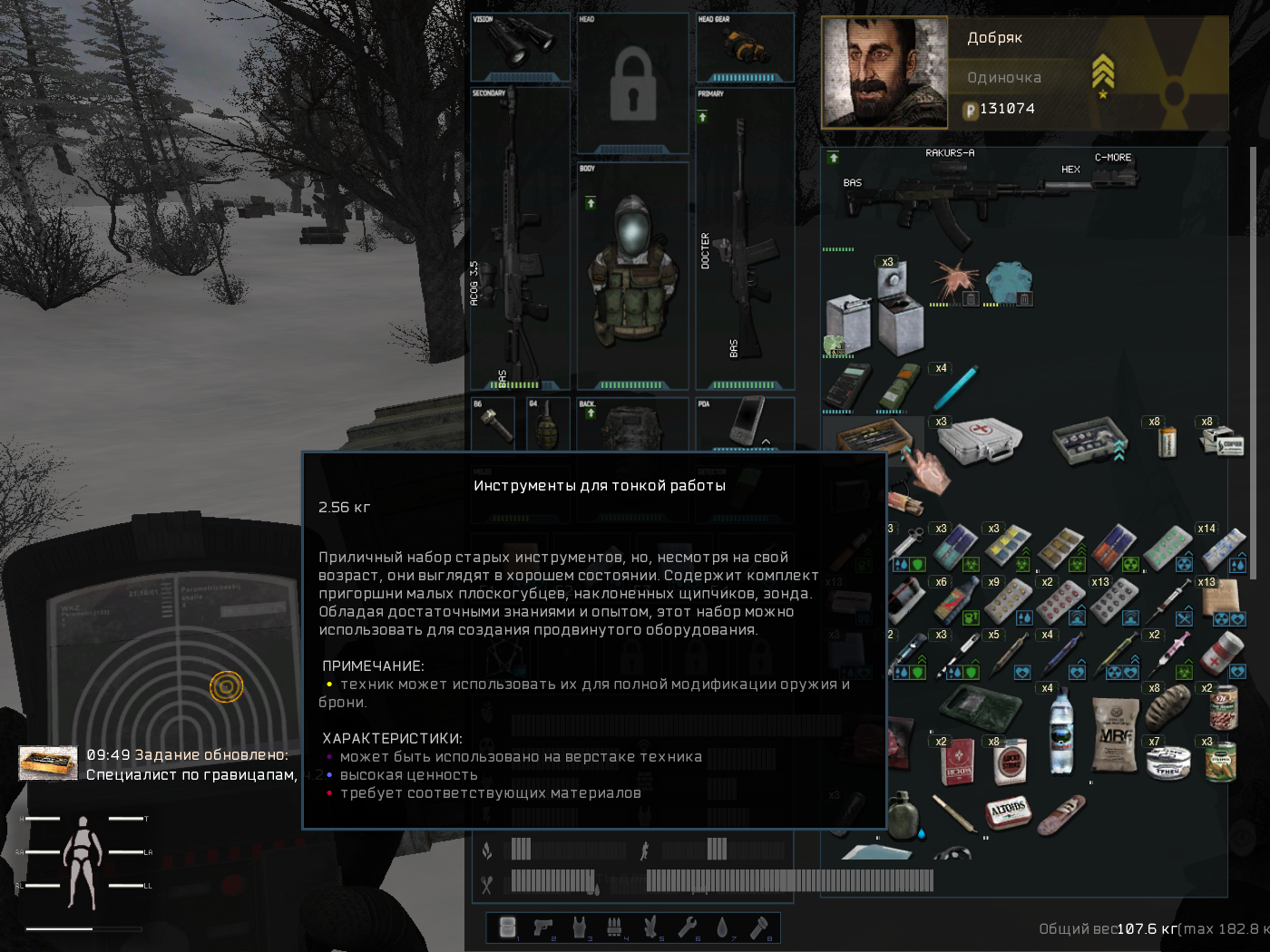Open the PDA slot

click(746, 422)
